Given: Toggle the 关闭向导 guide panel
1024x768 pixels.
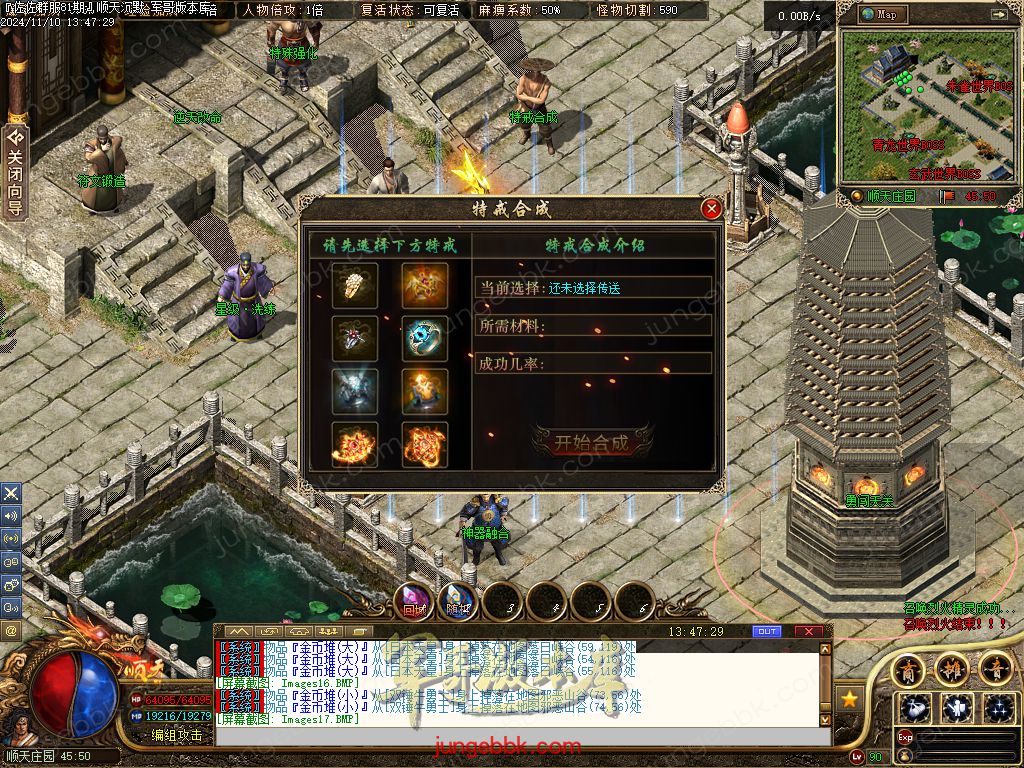Looking at the screenshot, I should pos(15,172).
